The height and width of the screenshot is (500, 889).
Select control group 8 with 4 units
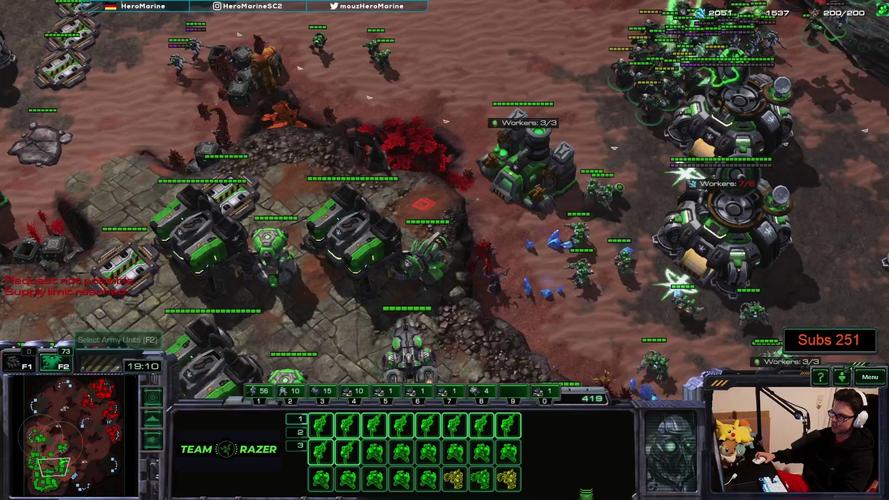pyautogui.click(x=482, y=392)
